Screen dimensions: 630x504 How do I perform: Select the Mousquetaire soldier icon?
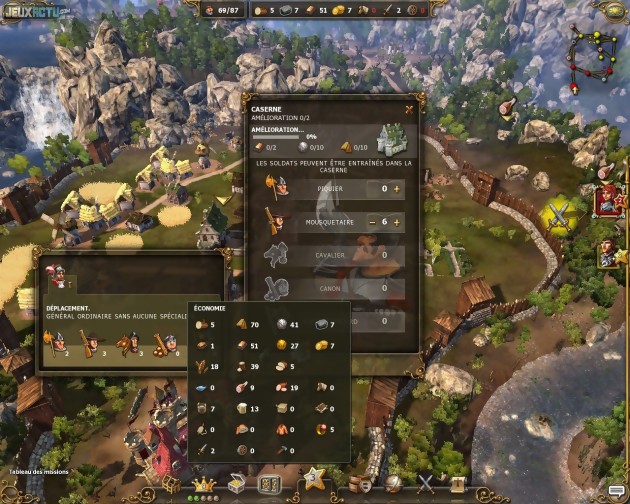276,221
